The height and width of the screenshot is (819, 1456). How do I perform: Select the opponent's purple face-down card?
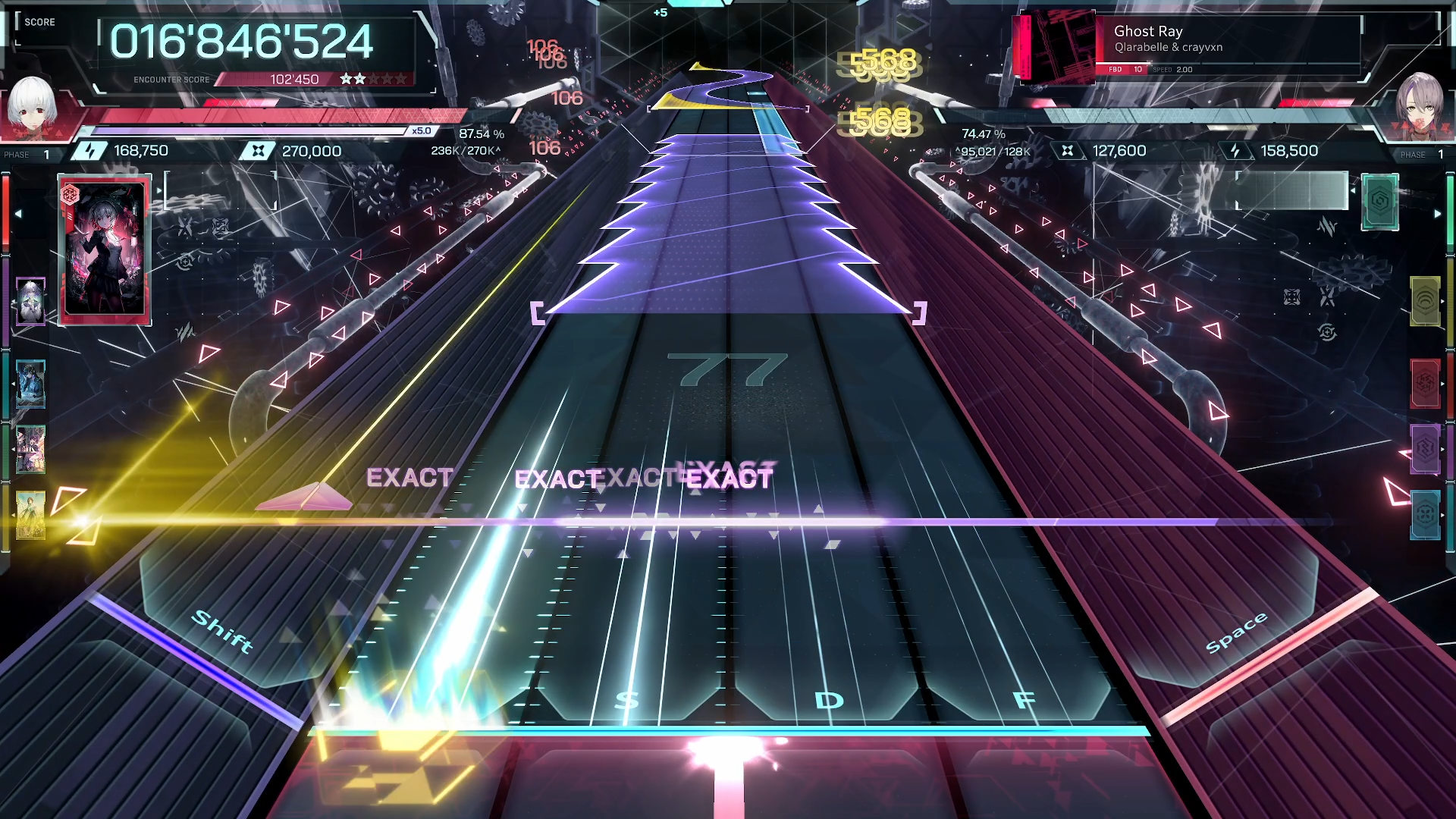[x=1425, y=449]
